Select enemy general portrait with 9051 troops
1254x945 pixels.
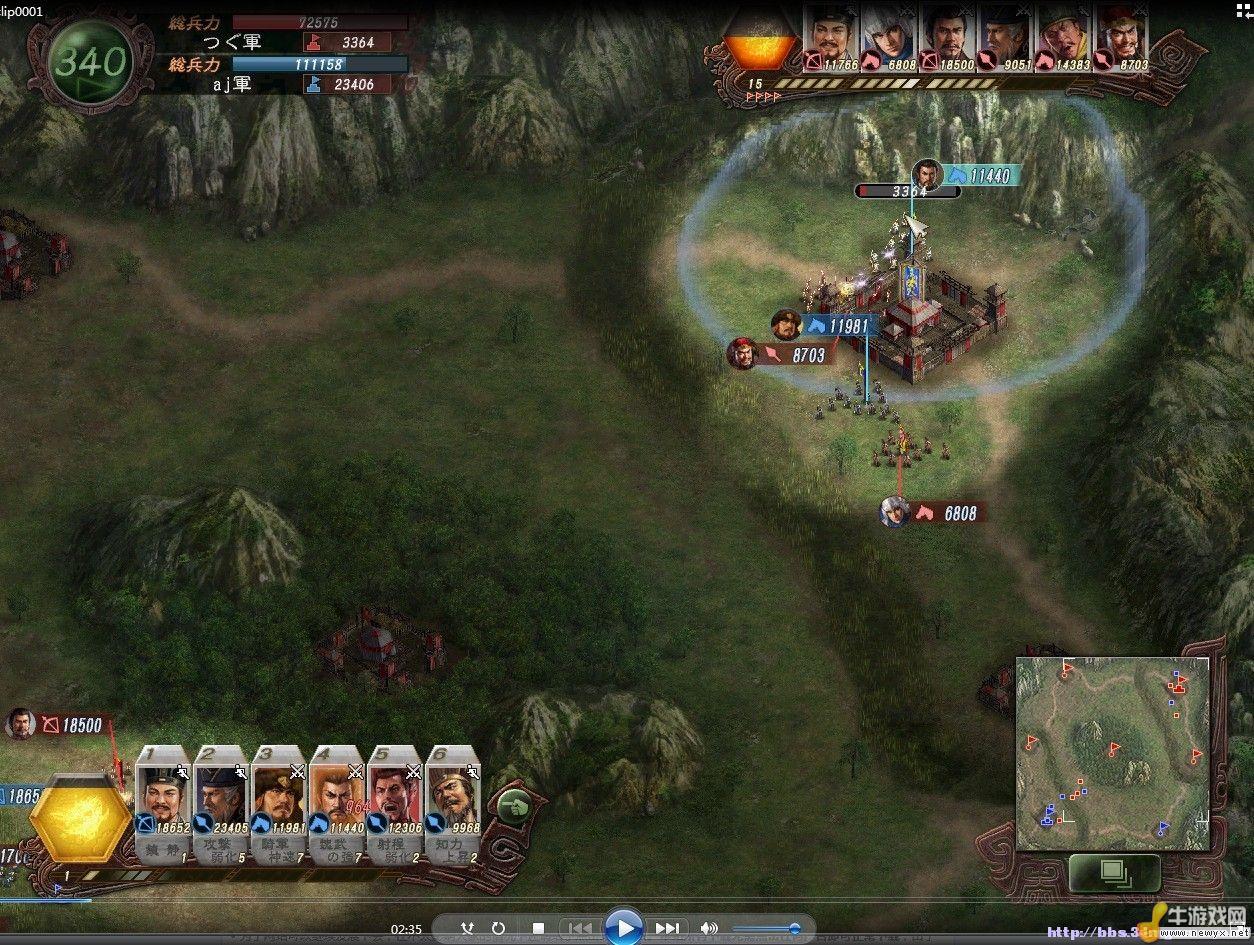(1005, 40)
